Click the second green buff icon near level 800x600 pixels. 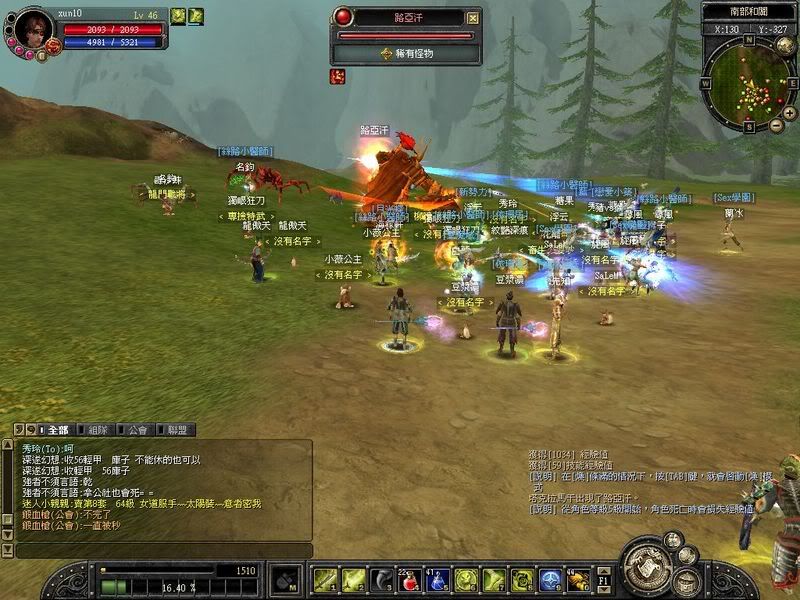coord(196,15)
